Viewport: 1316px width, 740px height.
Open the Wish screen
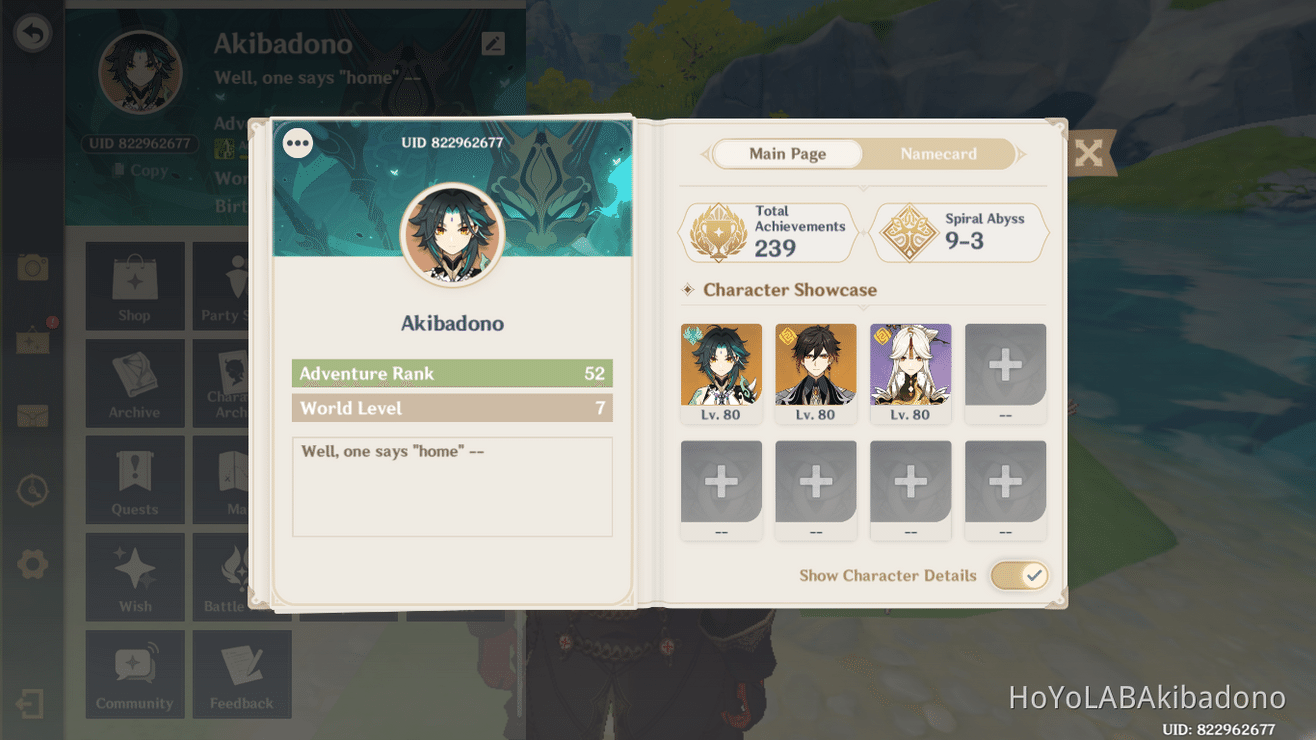(x=135, y=577)
